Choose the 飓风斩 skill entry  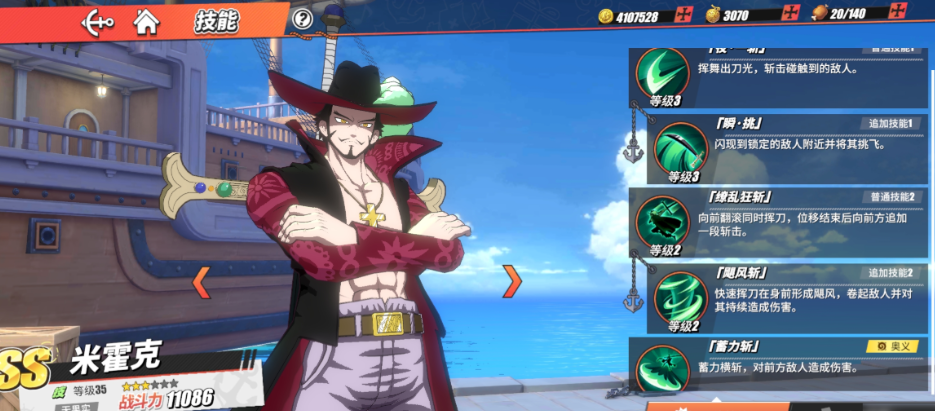pos(784,298)
